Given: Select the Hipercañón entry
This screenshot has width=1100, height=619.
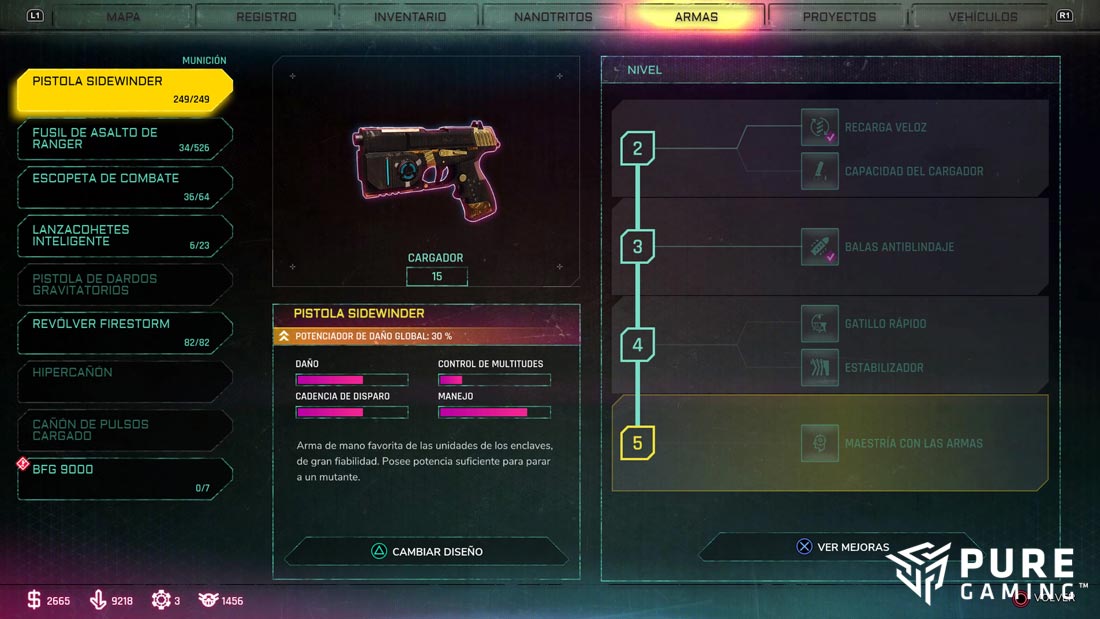Looking at the screenshot, I should (x=125, y=381).
